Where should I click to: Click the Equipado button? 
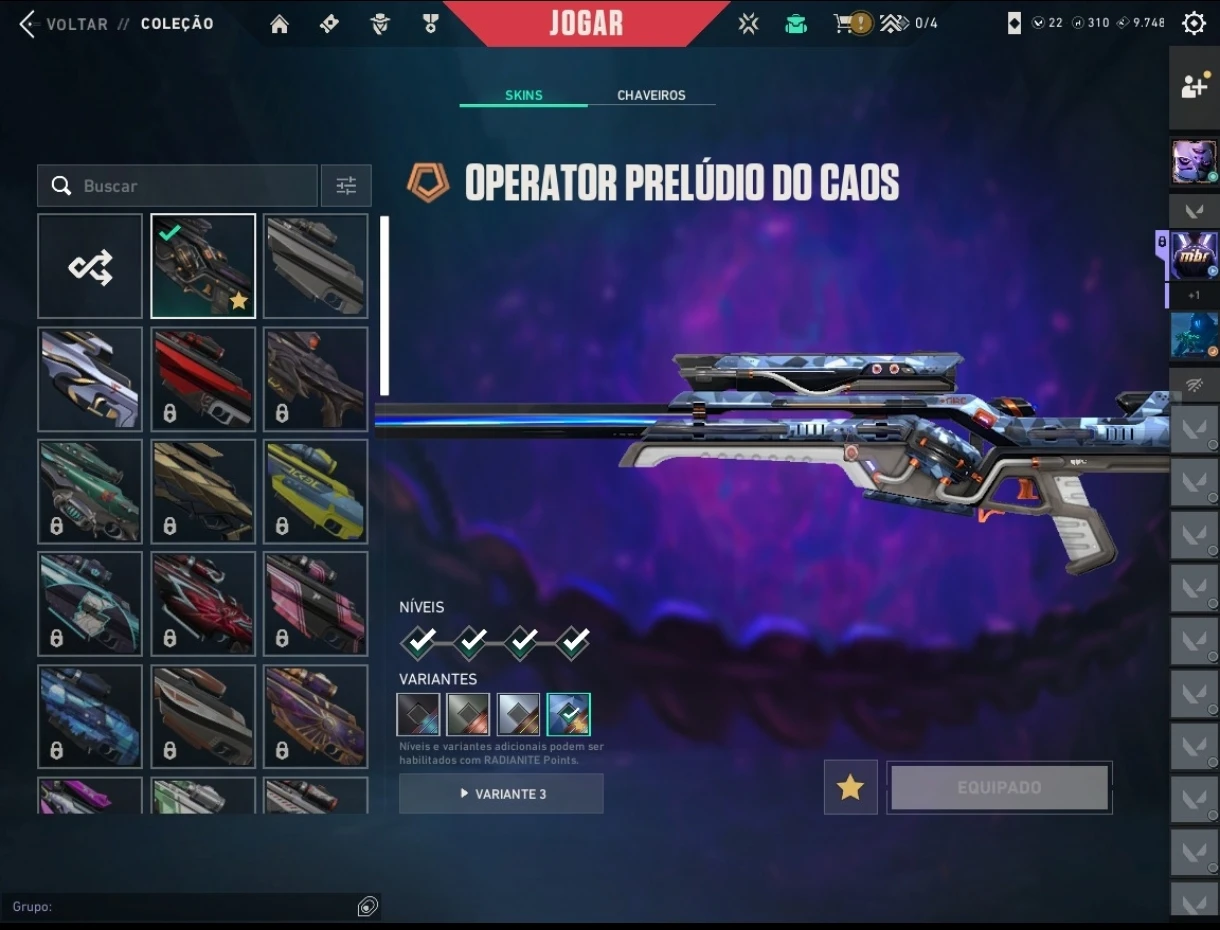click(999, 787)
